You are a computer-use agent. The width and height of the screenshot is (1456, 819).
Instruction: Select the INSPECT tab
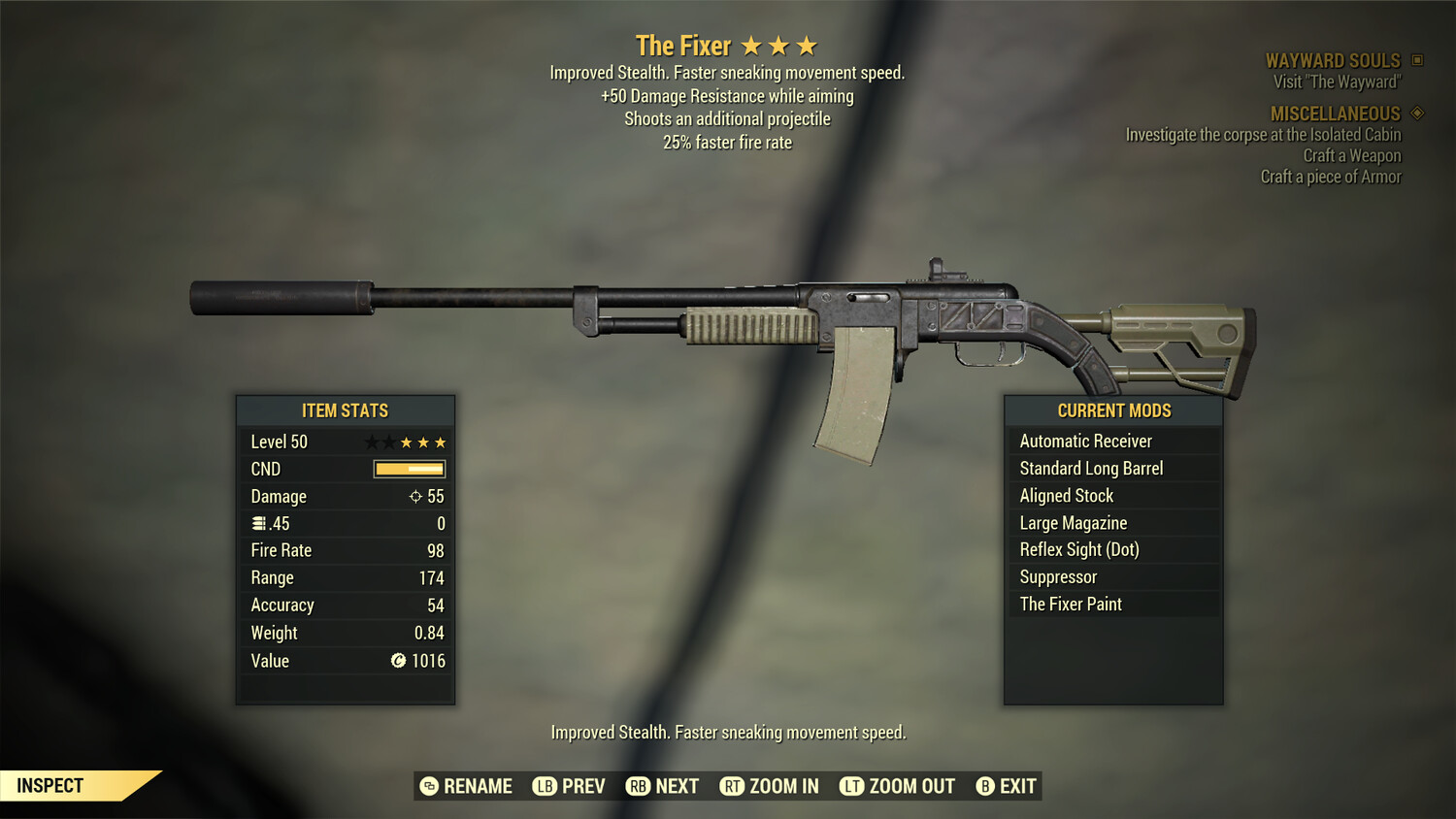50,785
